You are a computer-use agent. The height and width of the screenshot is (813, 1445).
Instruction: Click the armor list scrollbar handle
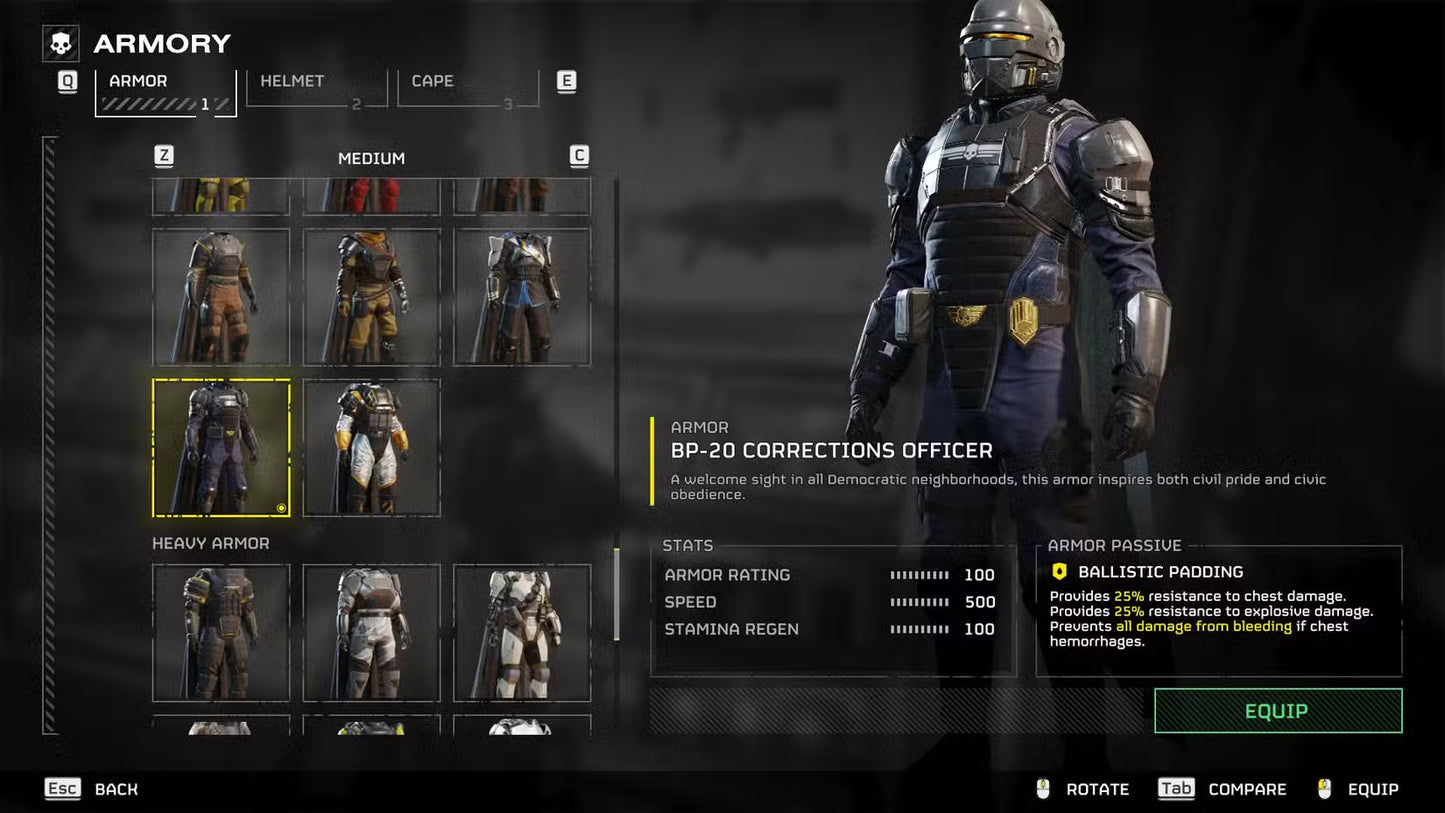(x=616, y=593)
